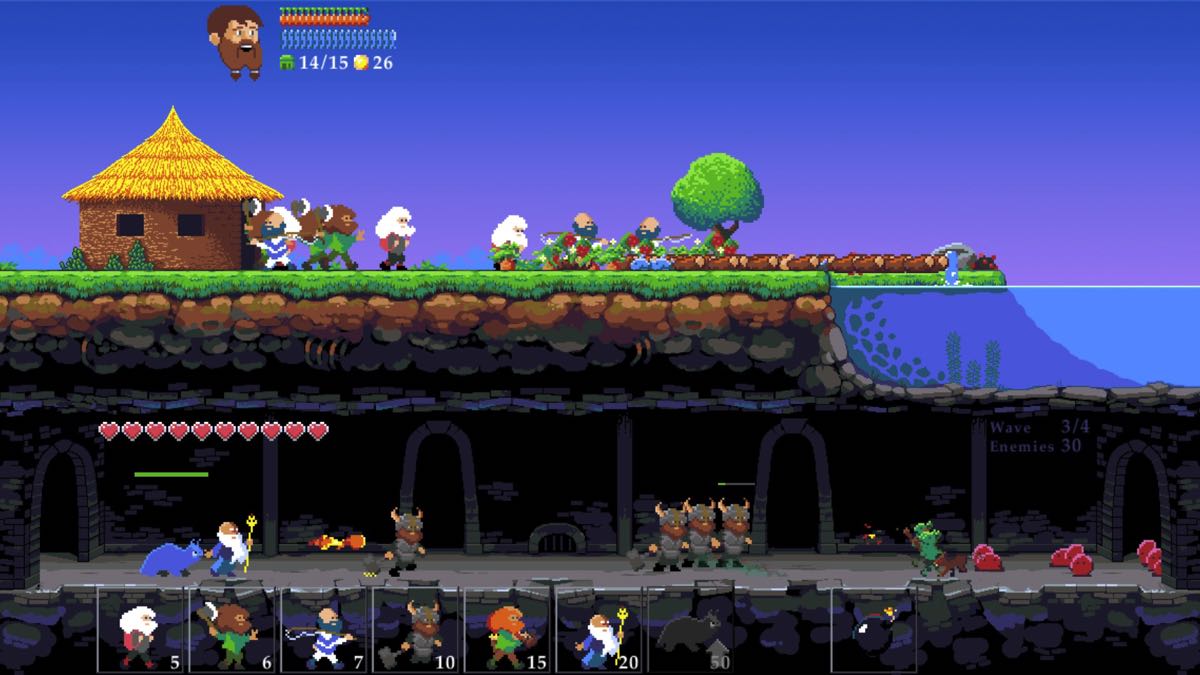1200x675 pixels.
Task: Choose the whip dwarf in blue costing 7
Action: tap(325, 630)
